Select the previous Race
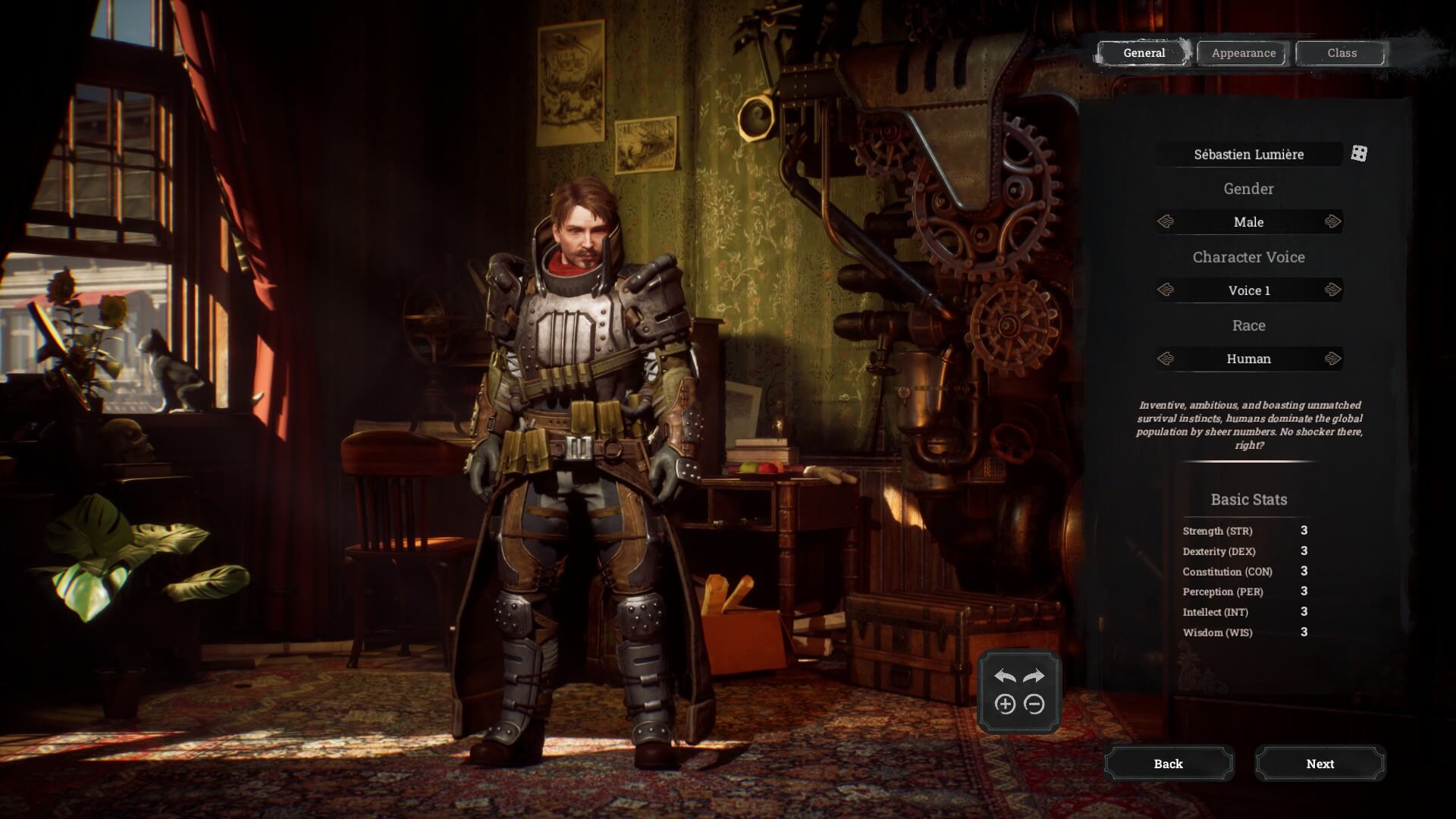Screen dimensions: 1456x819 click(x=1166, y=359)
